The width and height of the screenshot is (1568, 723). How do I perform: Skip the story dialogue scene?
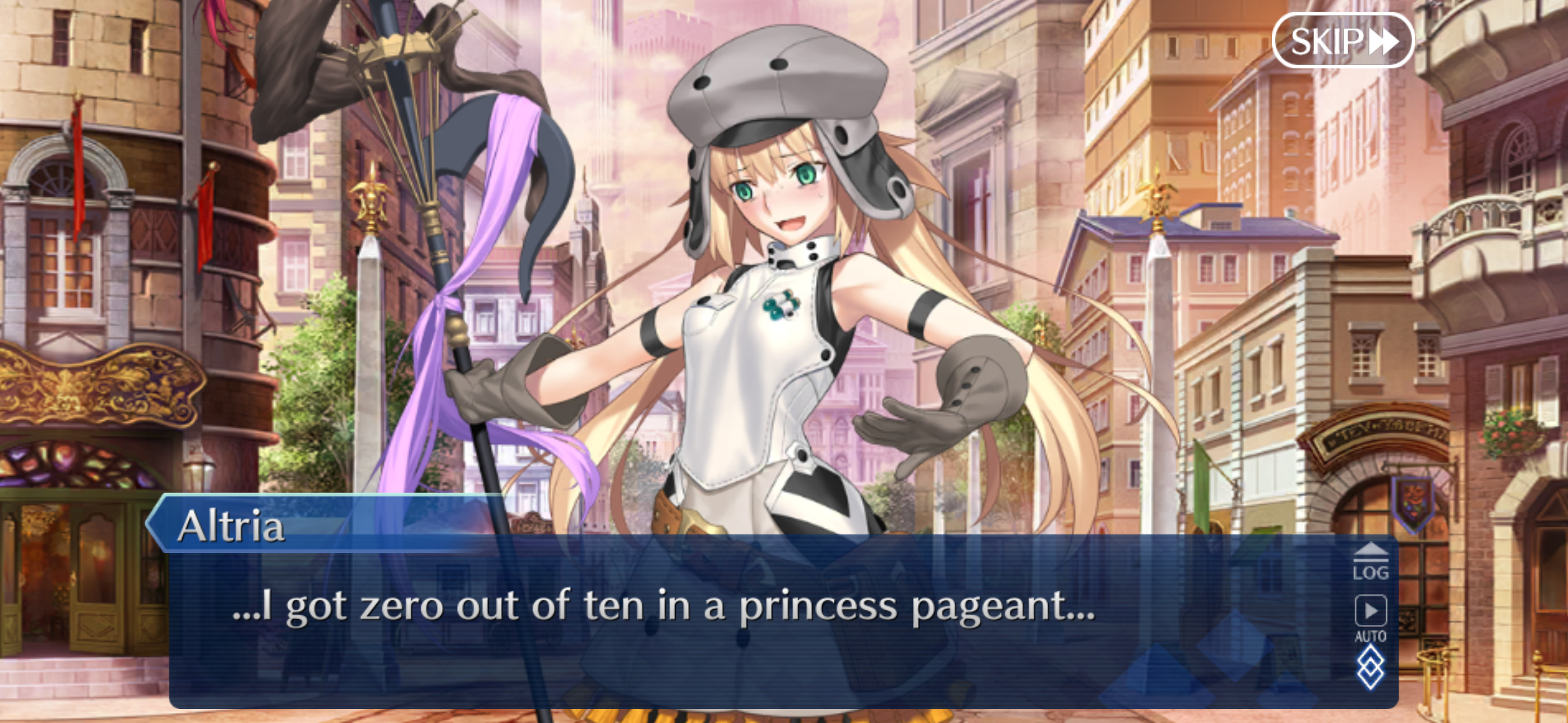click(x=1343, y=41)
